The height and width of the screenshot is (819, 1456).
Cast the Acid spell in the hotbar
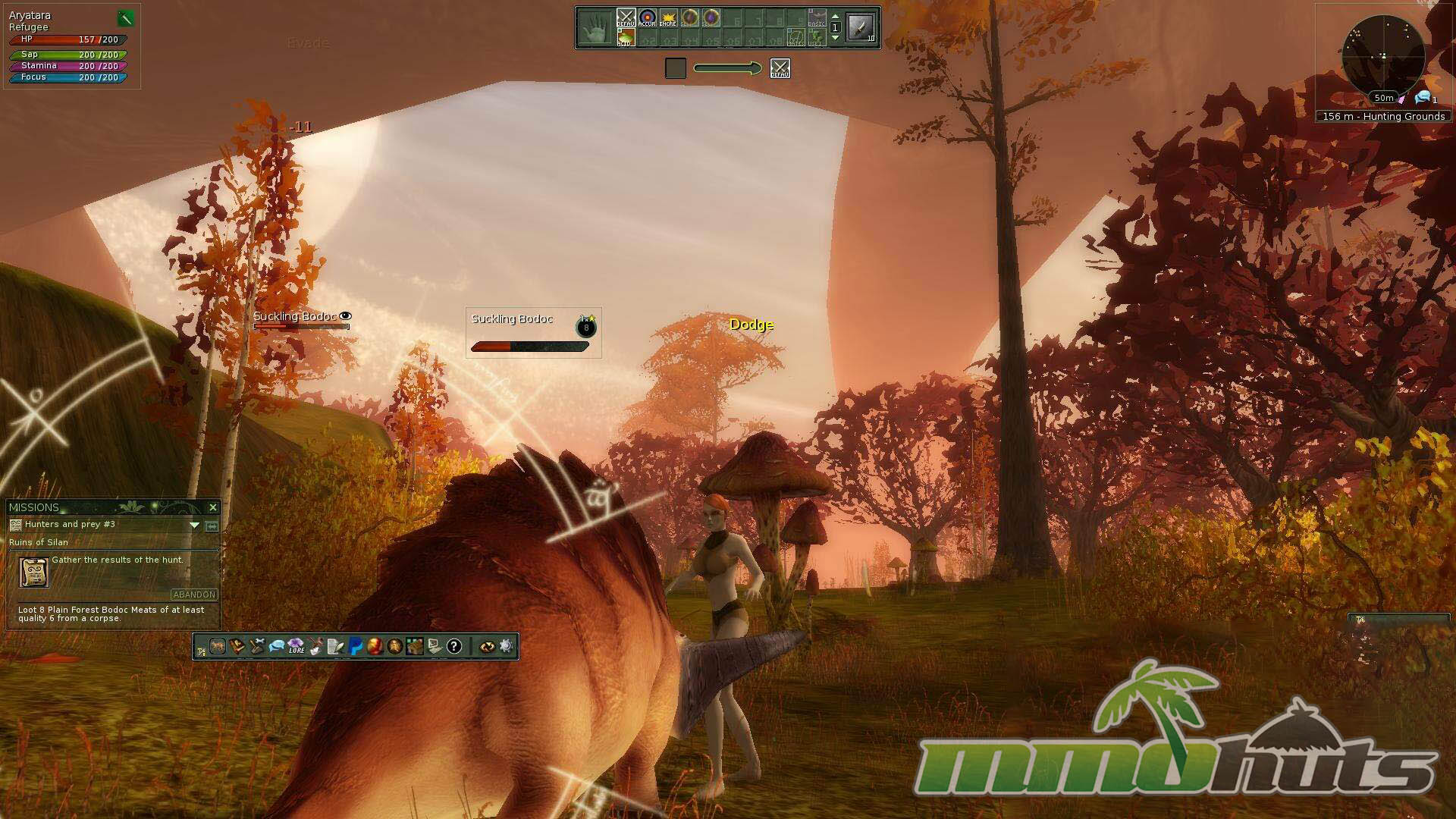pos(625,37)
